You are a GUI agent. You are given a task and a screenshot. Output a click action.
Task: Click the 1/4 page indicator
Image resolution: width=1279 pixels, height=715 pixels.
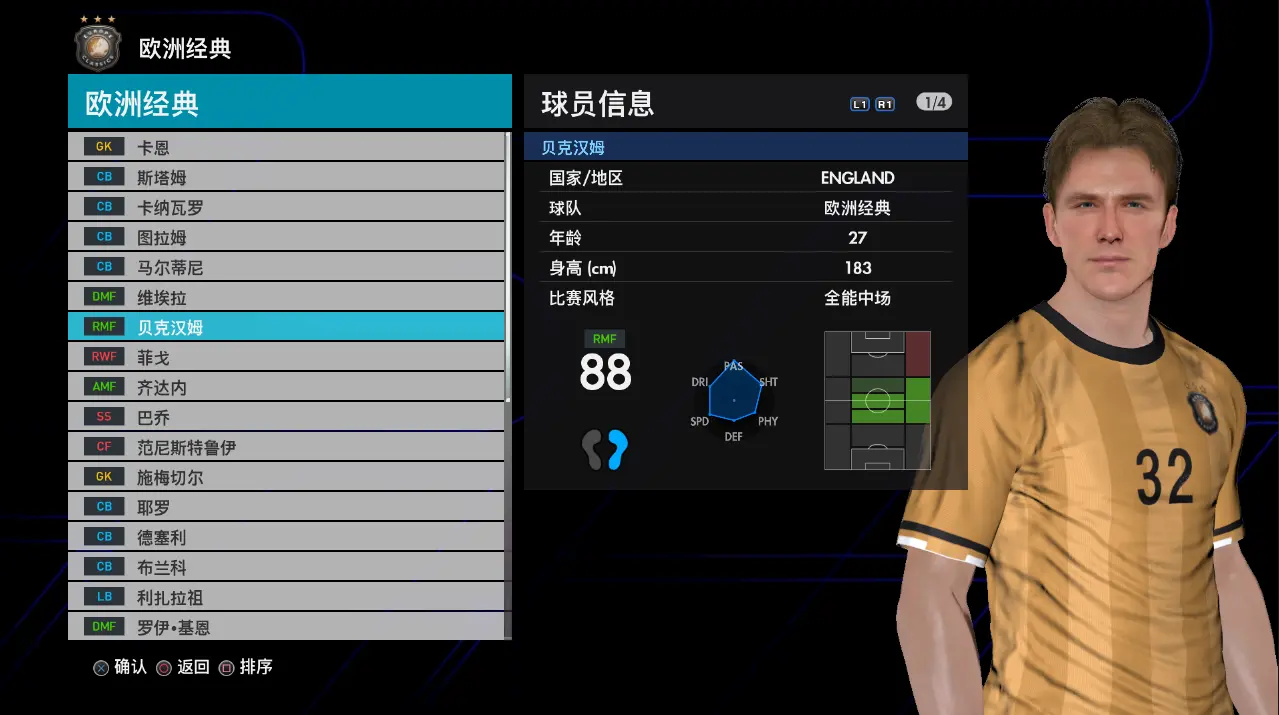(x=933, y=103)
